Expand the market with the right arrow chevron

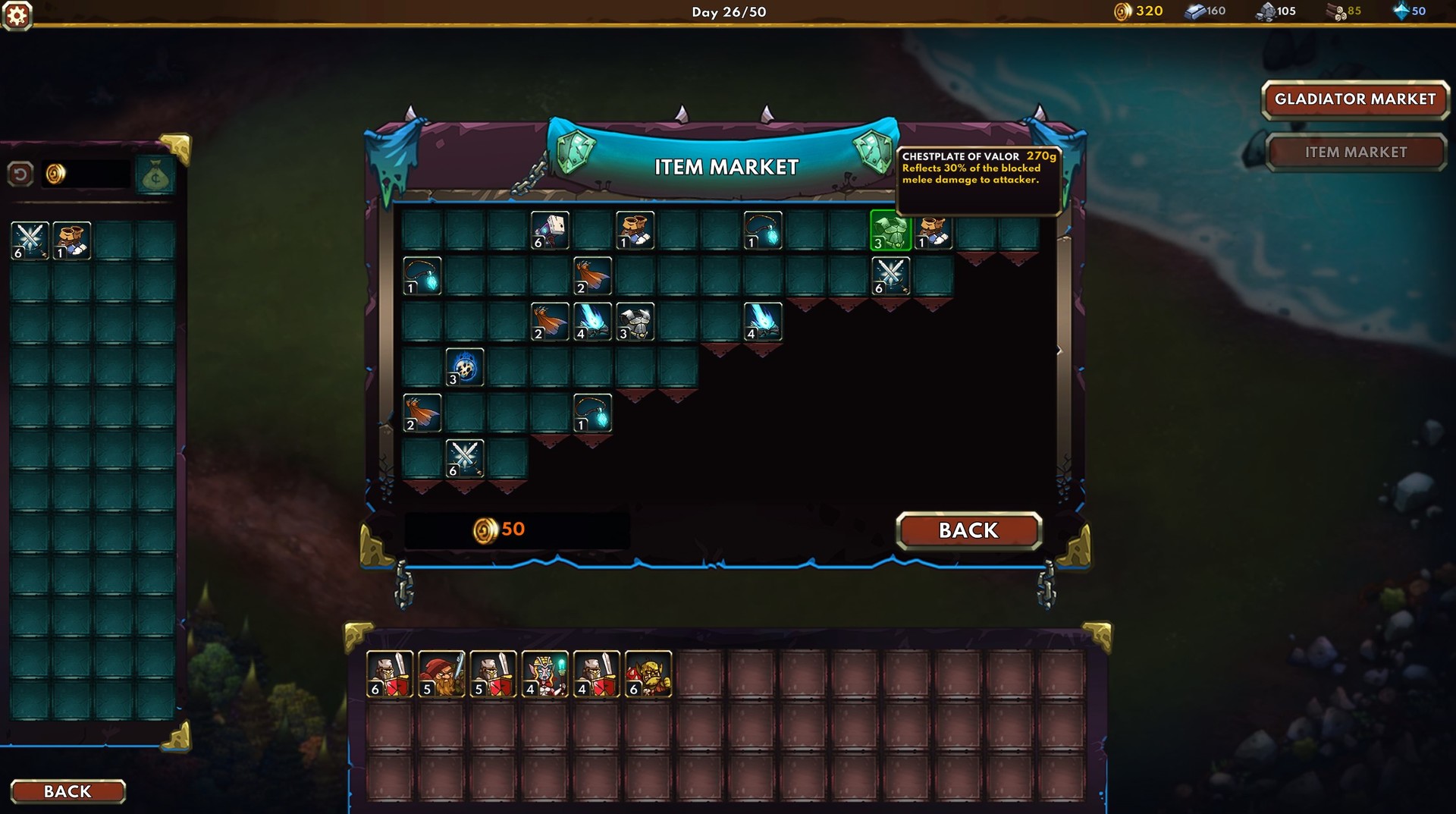(1059, 350)
